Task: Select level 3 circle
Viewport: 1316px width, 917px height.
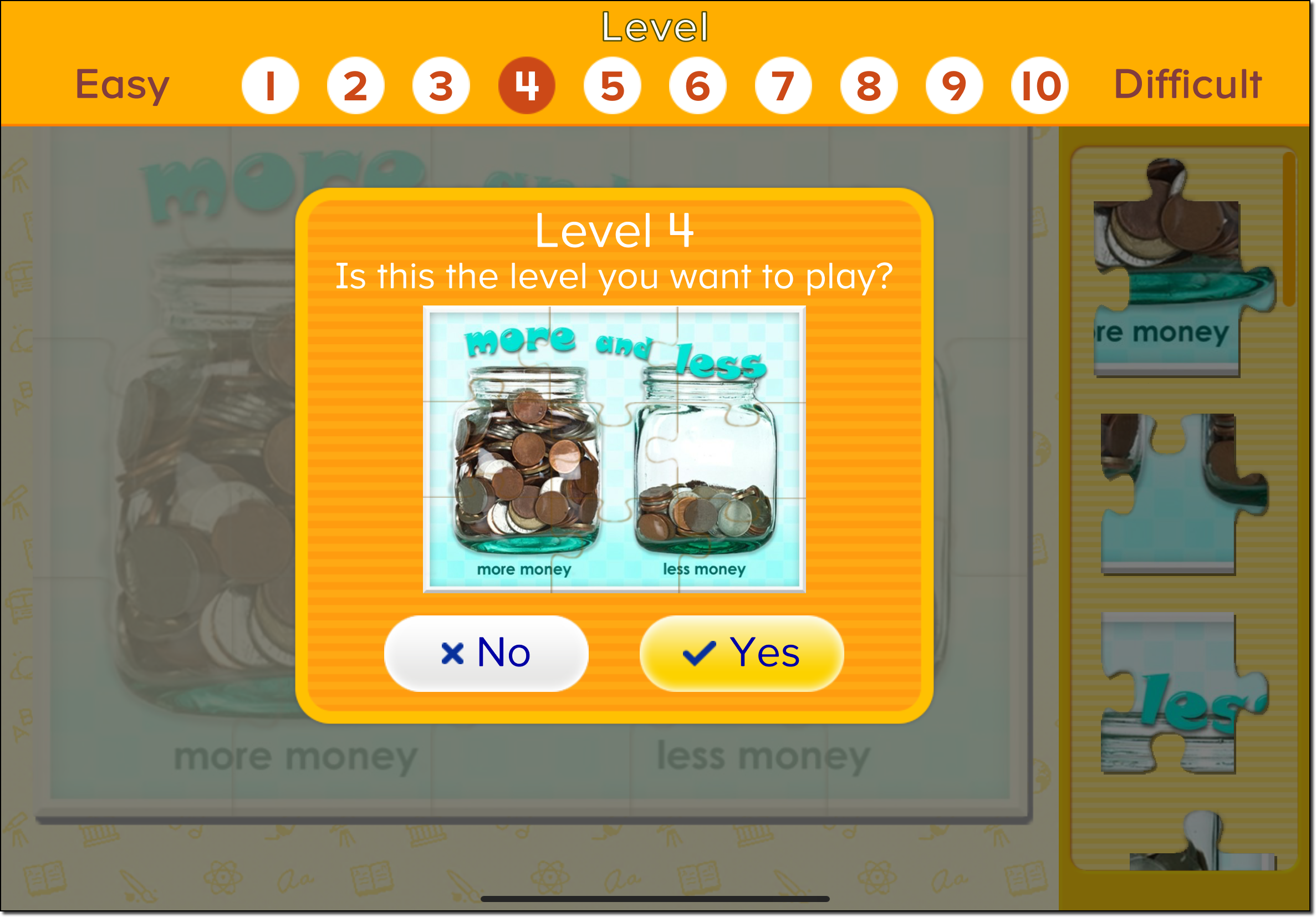Action: click(x=441, y=85)
